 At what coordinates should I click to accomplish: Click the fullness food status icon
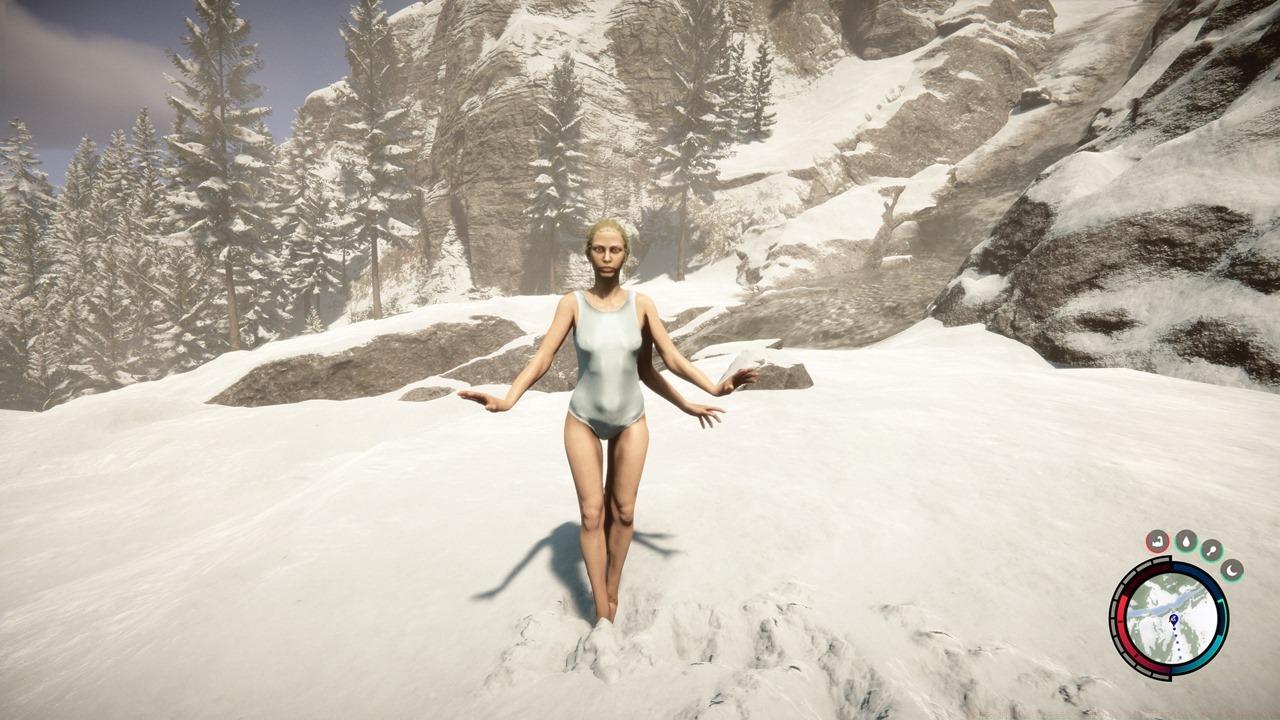[x=1212, y=549]
